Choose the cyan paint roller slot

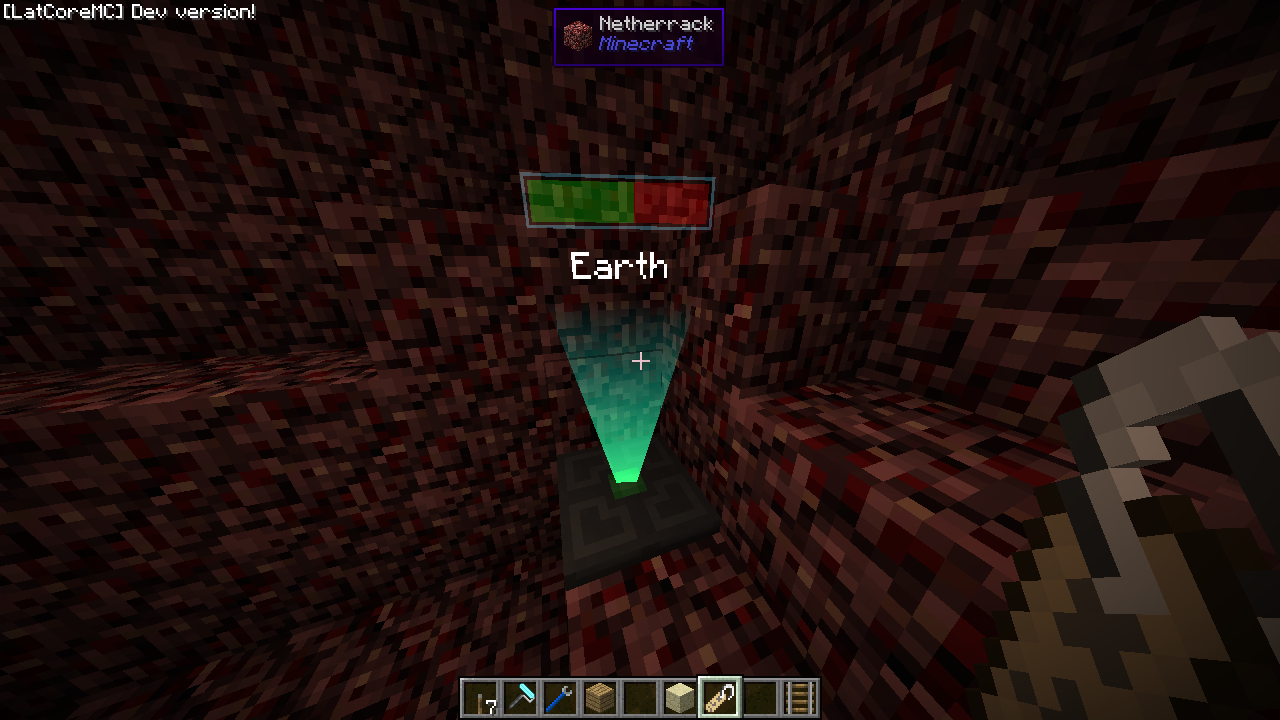(520, 698)
